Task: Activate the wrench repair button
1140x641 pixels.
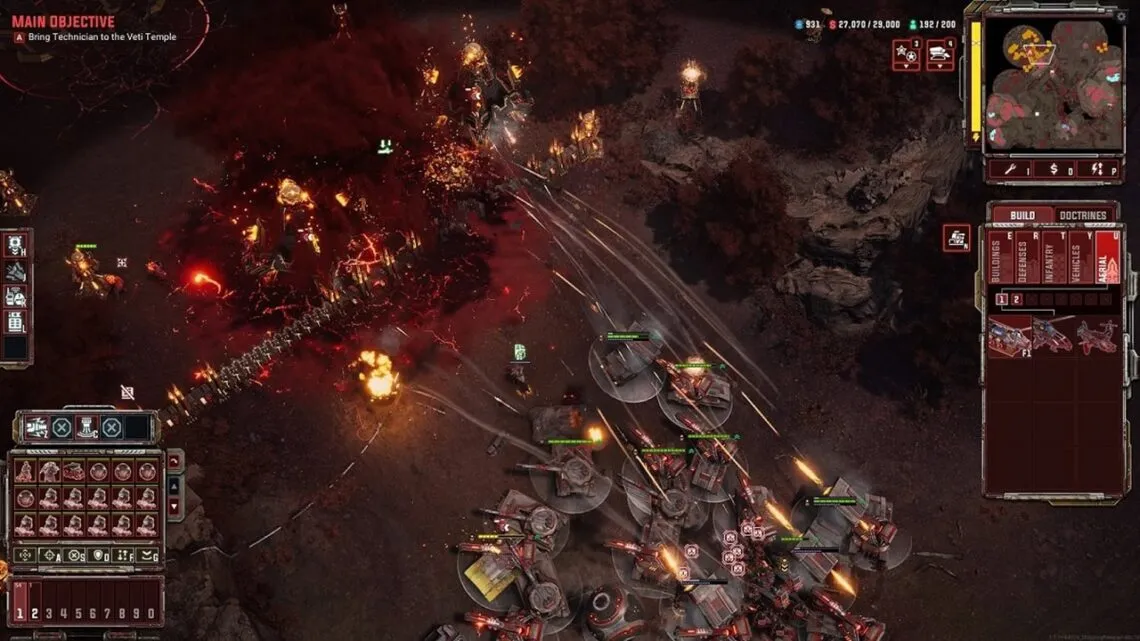Action: 1012,169
